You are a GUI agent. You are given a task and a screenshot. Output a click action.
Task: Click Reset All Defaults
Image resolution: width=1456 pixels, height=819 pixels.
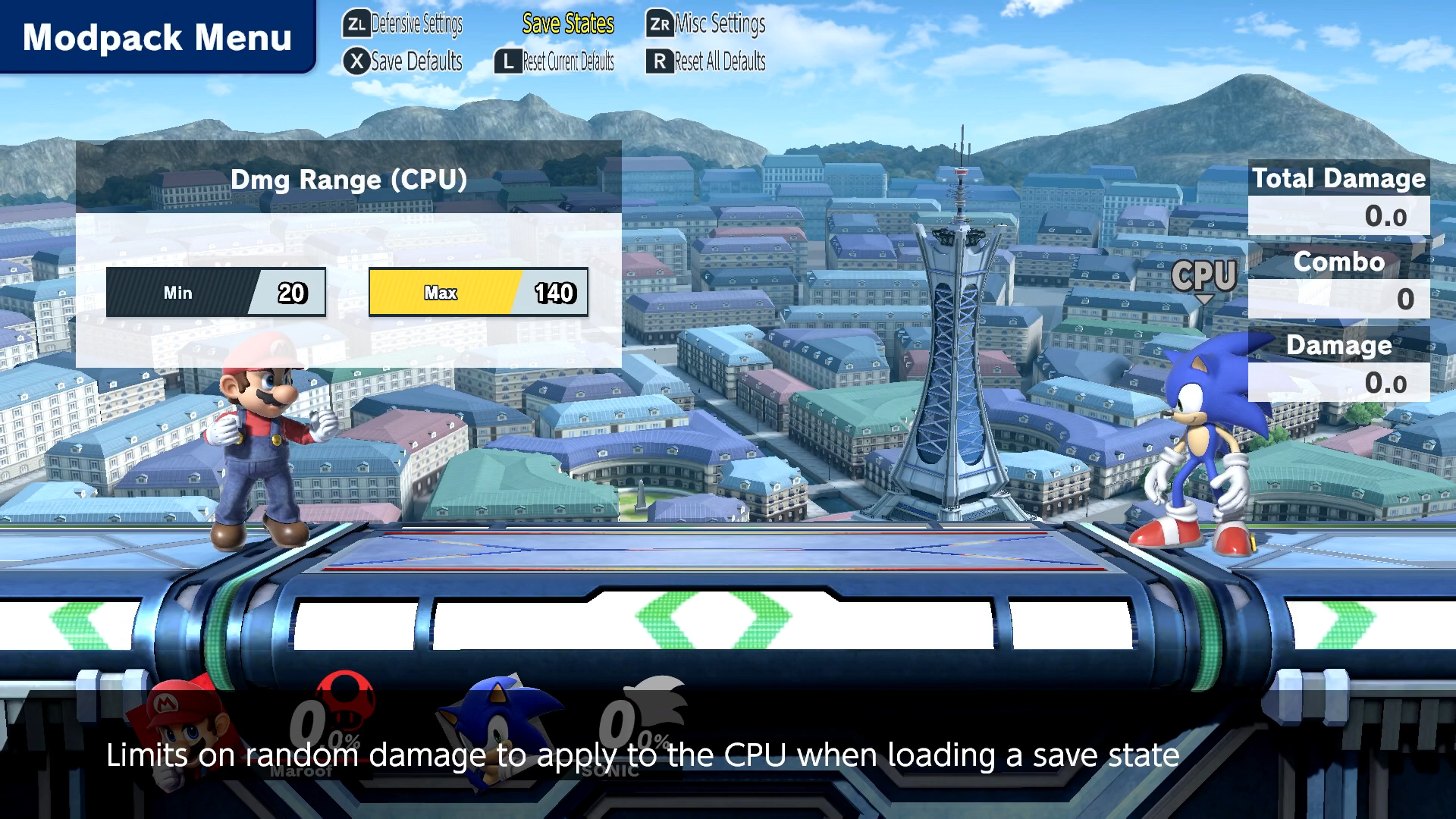coord(706,61)
